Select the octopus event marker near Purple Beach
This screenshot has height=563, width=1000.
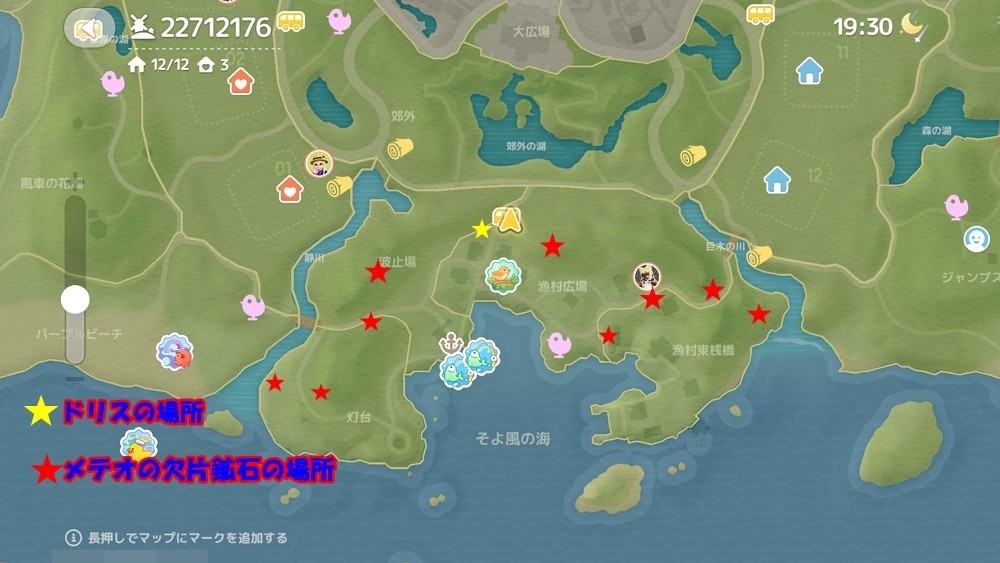point(175,352)
